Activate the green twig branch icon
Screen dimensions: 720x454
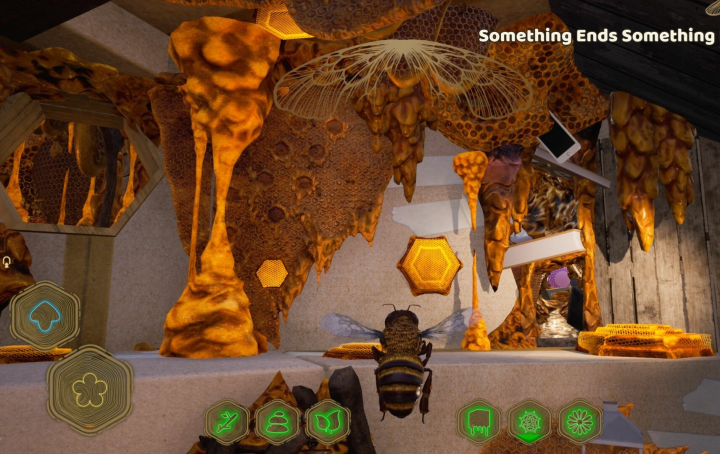227,421
